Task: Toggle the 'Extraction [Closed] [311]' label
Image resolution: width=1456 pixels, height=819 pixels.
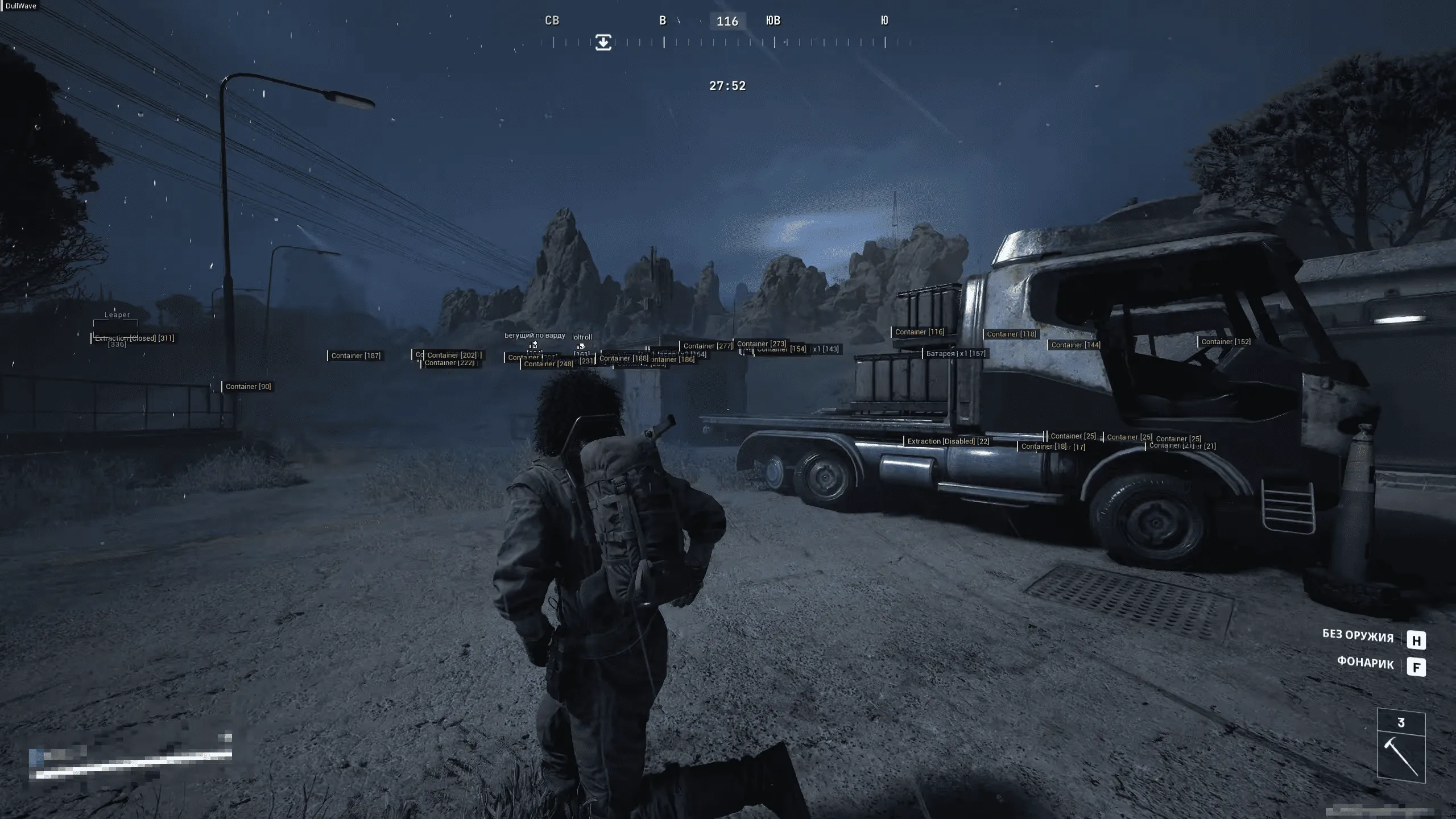Action: click(134, 338)
